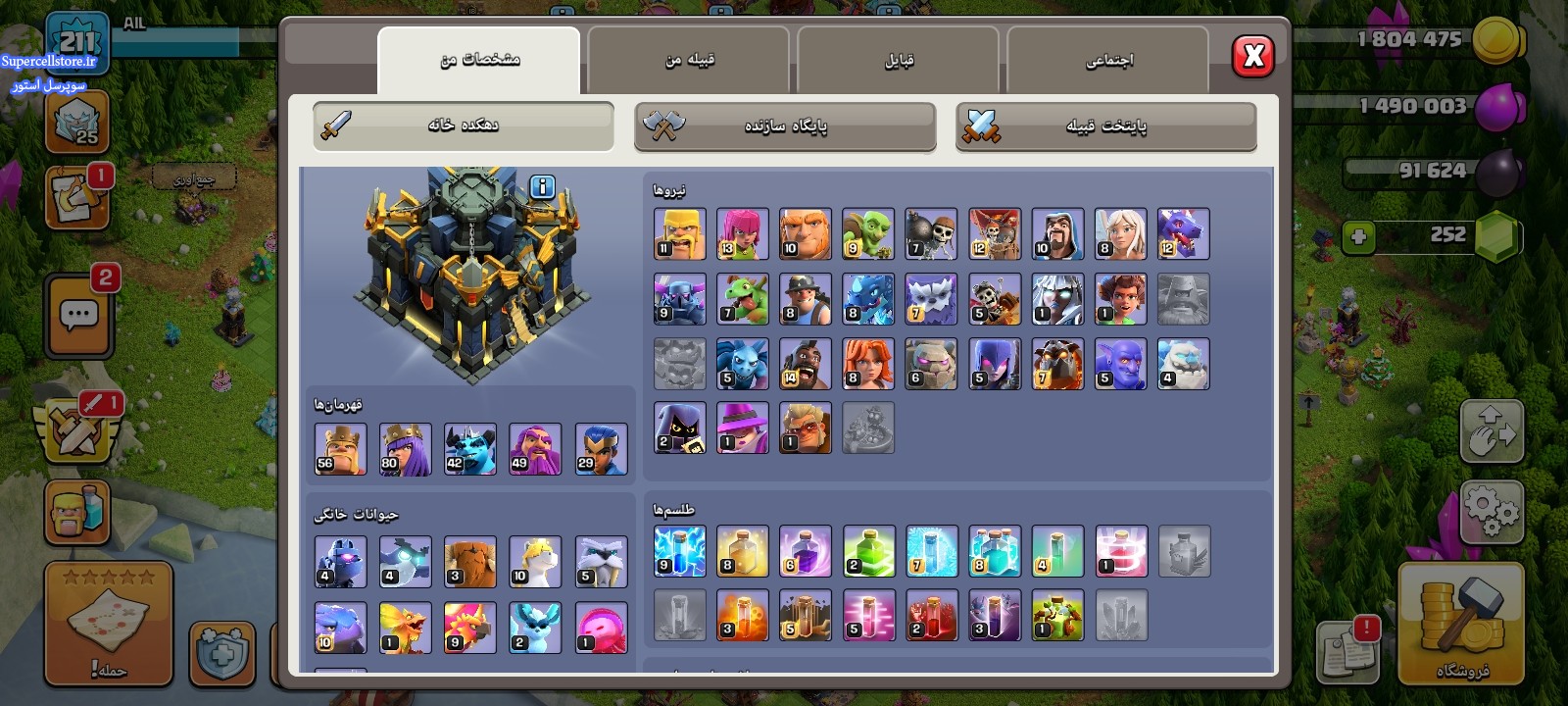The image size is (1568, 706).
Task: Select the Hog Rider troop icon
Action: pos(806,364)
